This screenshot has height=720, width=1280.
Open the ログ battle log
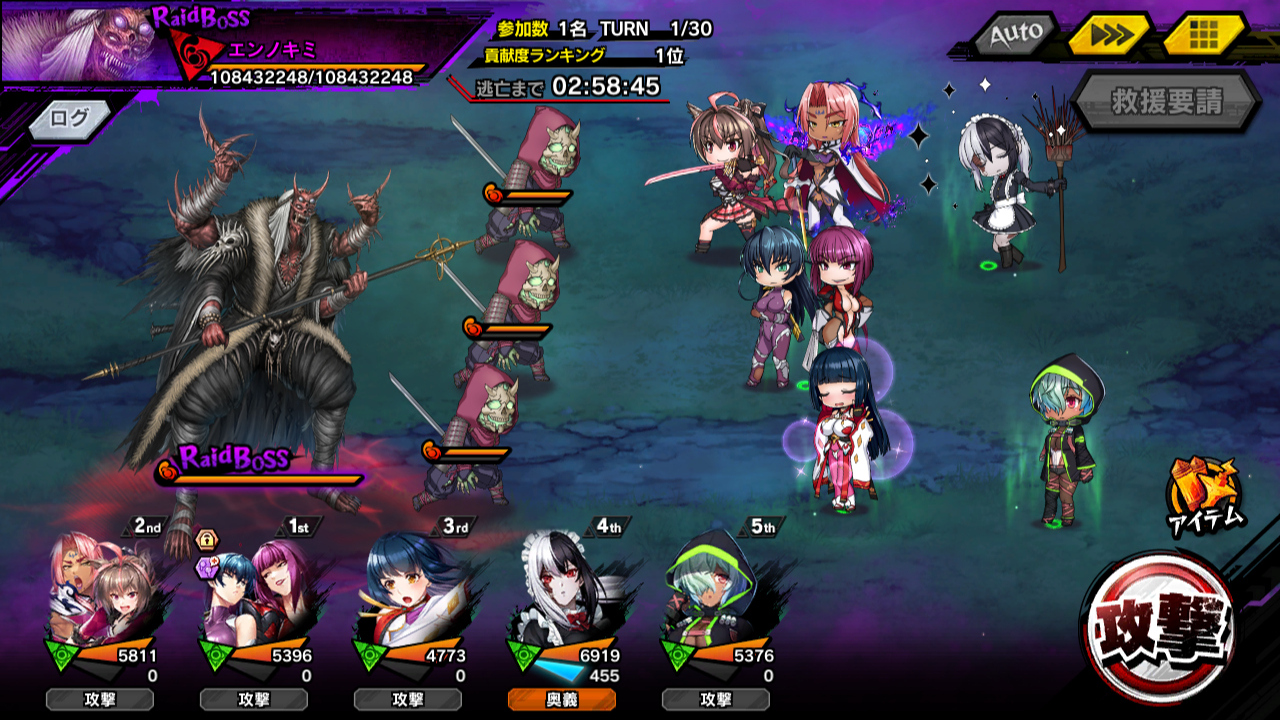click(x=70, y=118)
